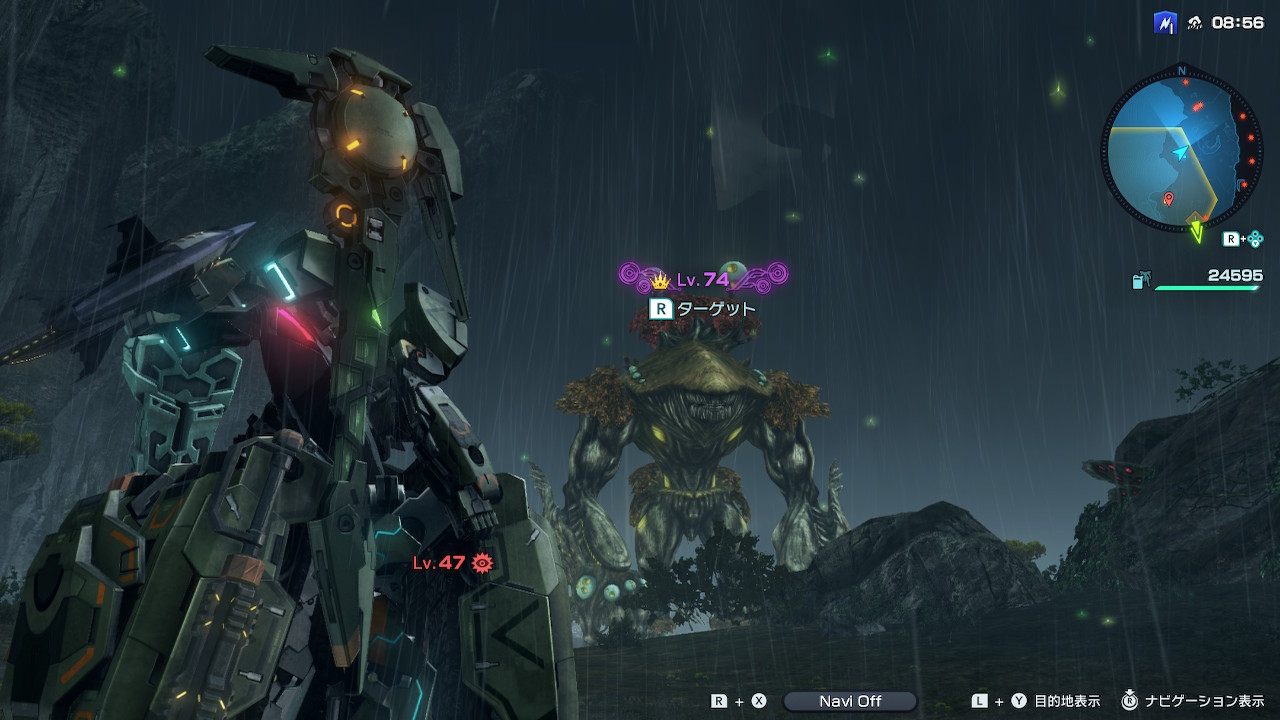Toggle the Navi Off button

849,701
